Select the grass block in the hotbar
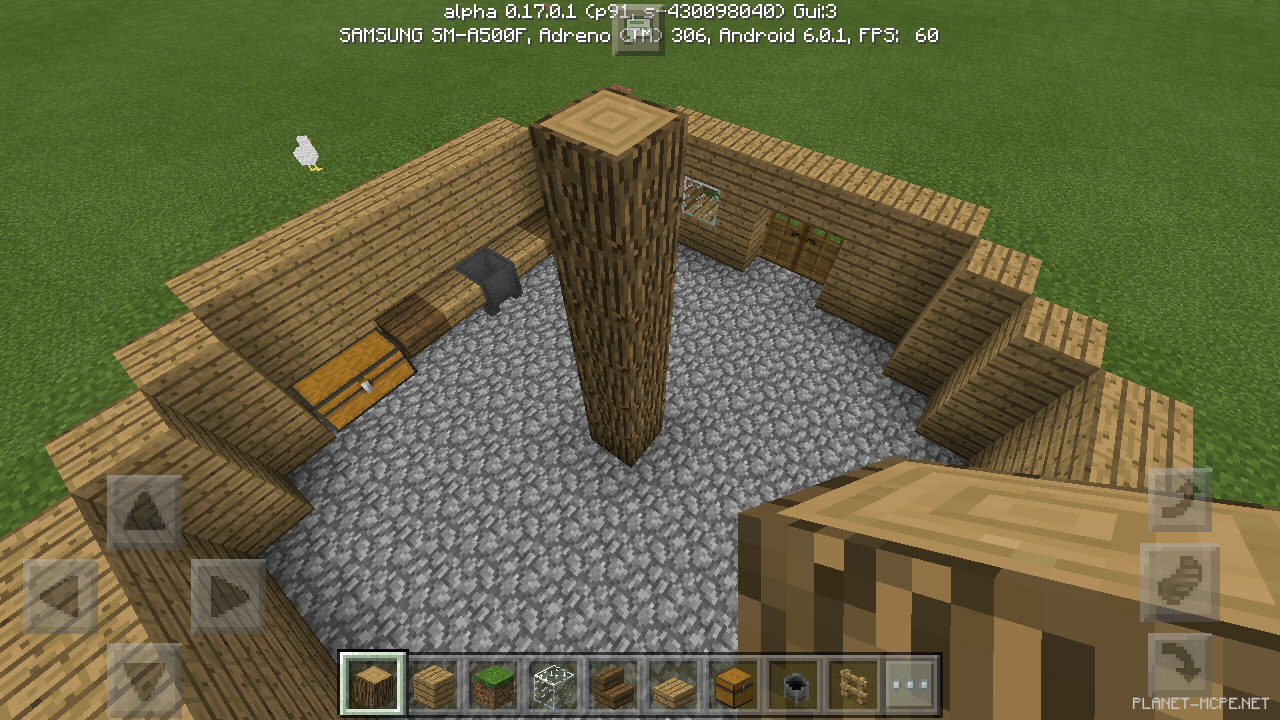 point(491,683)
